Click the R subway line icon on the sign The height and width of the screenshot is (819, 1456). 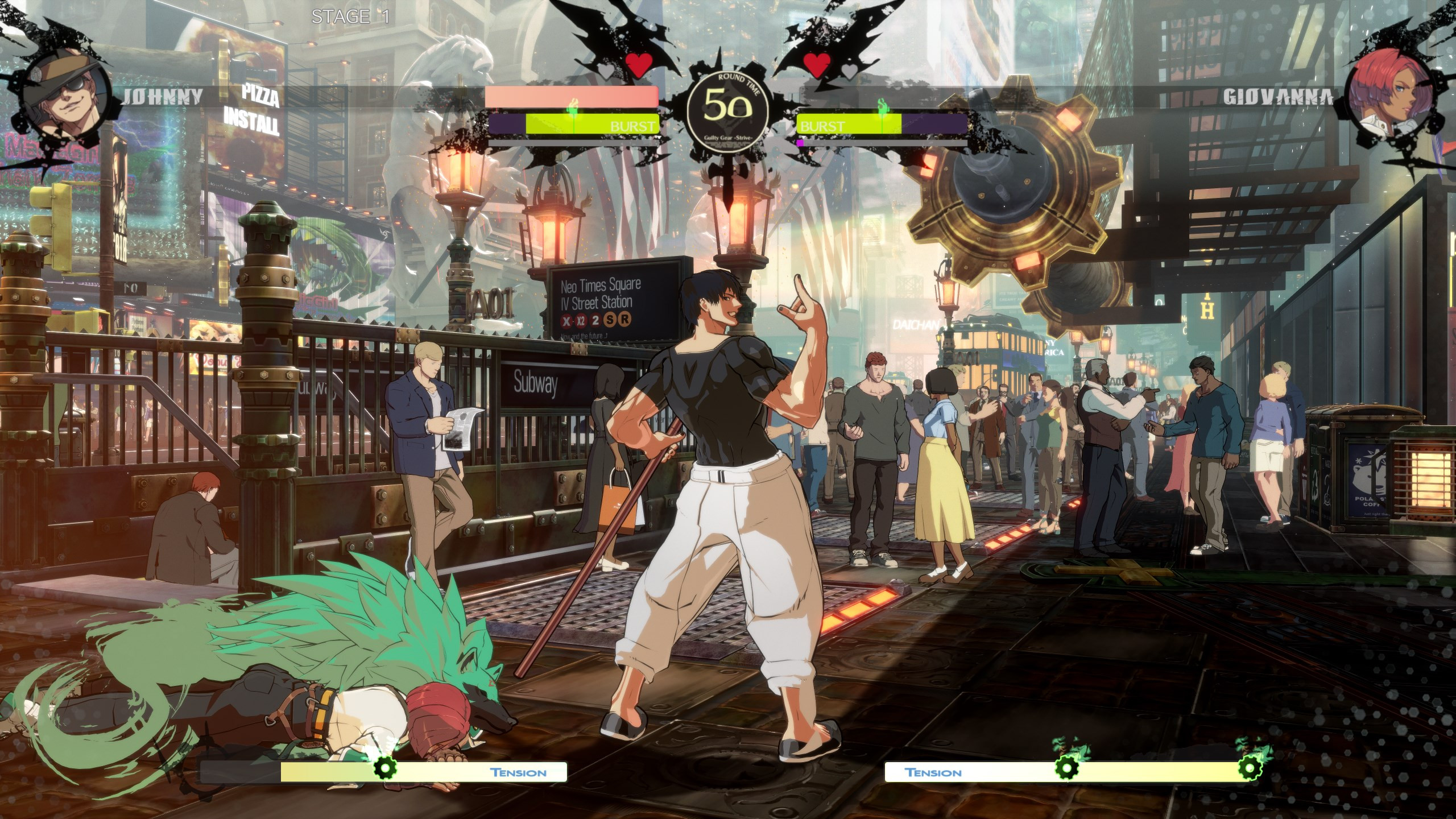pyautogui.click(x=625, y=320)
